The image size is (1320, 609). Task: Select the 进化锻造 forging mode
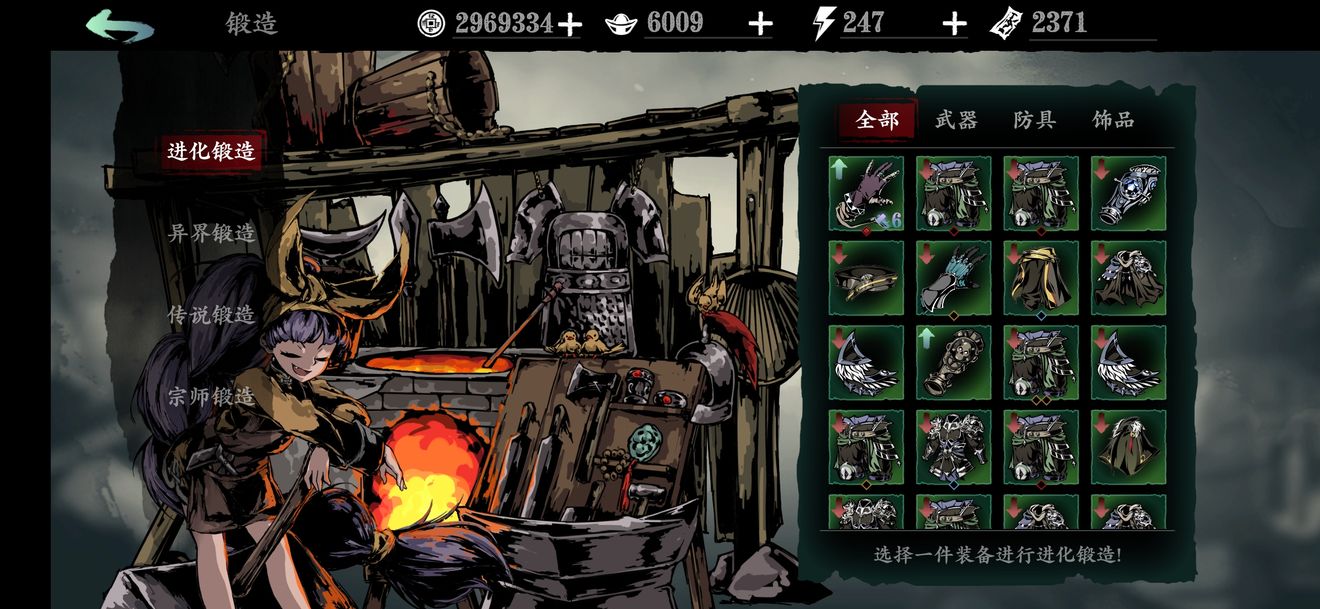click(211, 151)
